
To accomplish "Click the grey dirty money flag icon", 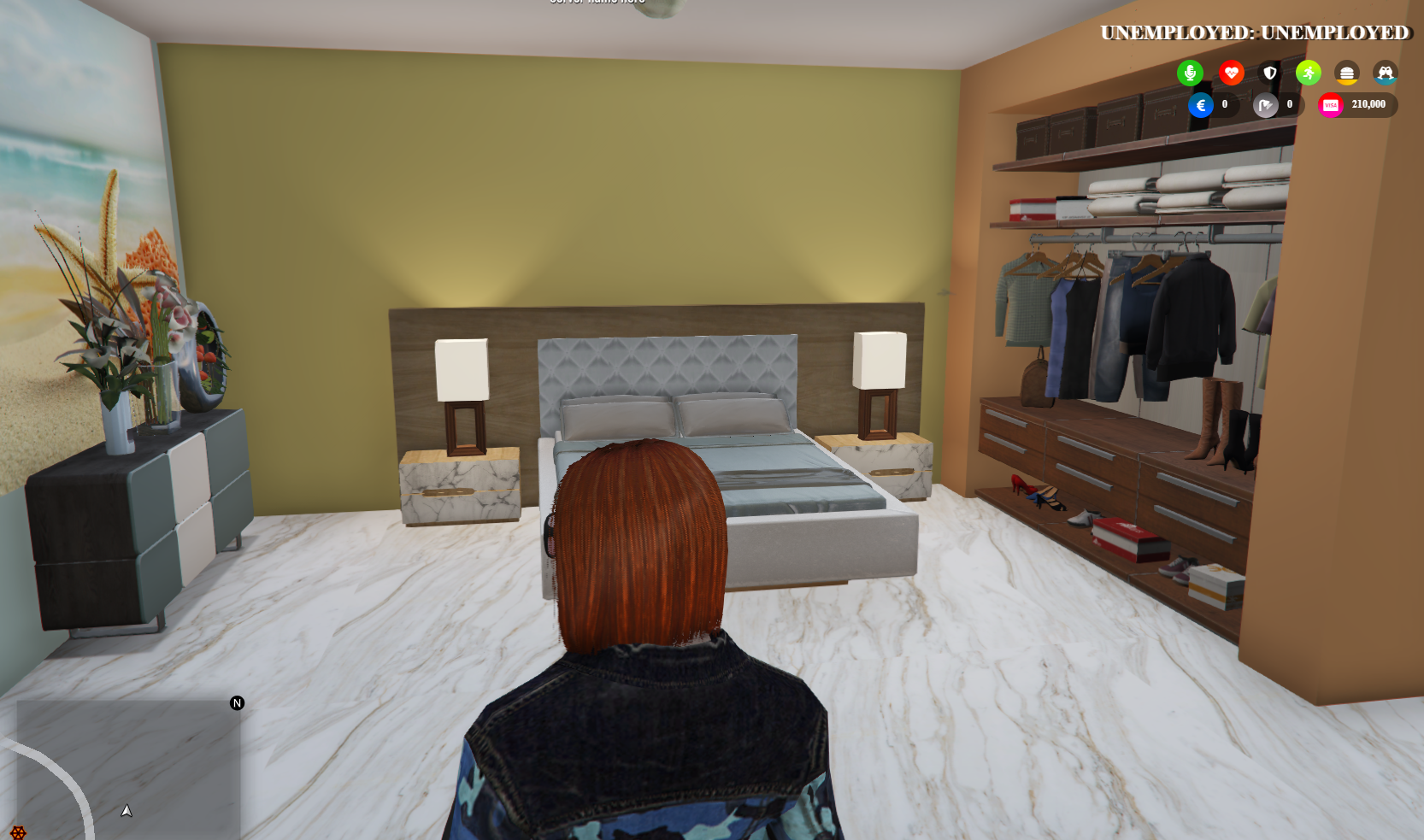I will pyautogui.click(x=1266, y=104).
